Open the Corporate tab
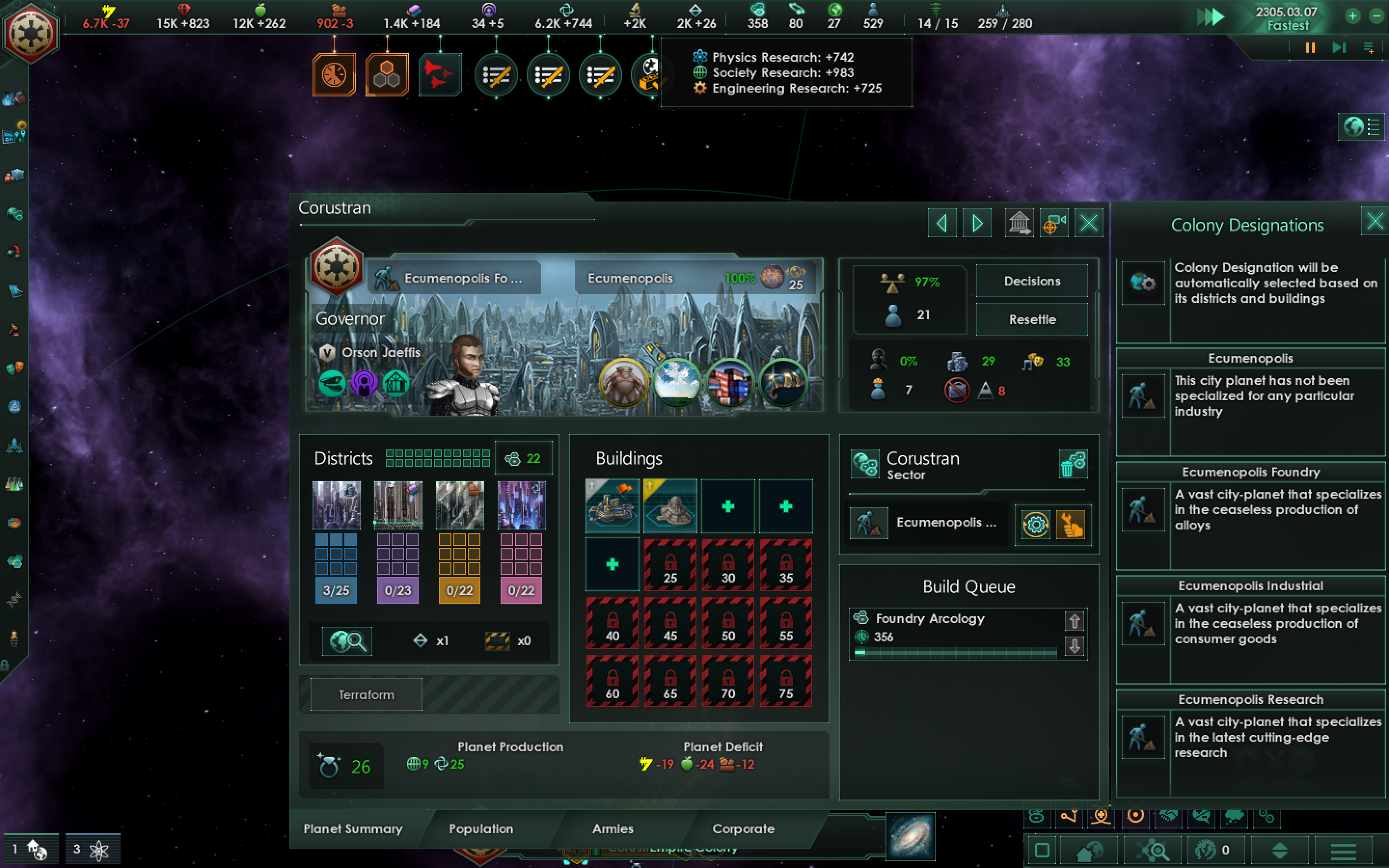 pyautogui.click(x=743, y=828)
